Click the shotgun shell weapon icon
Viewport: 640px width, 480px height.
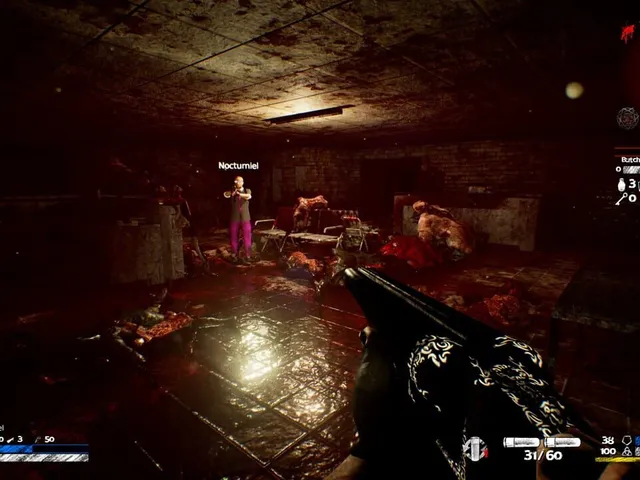click(476, 448)
